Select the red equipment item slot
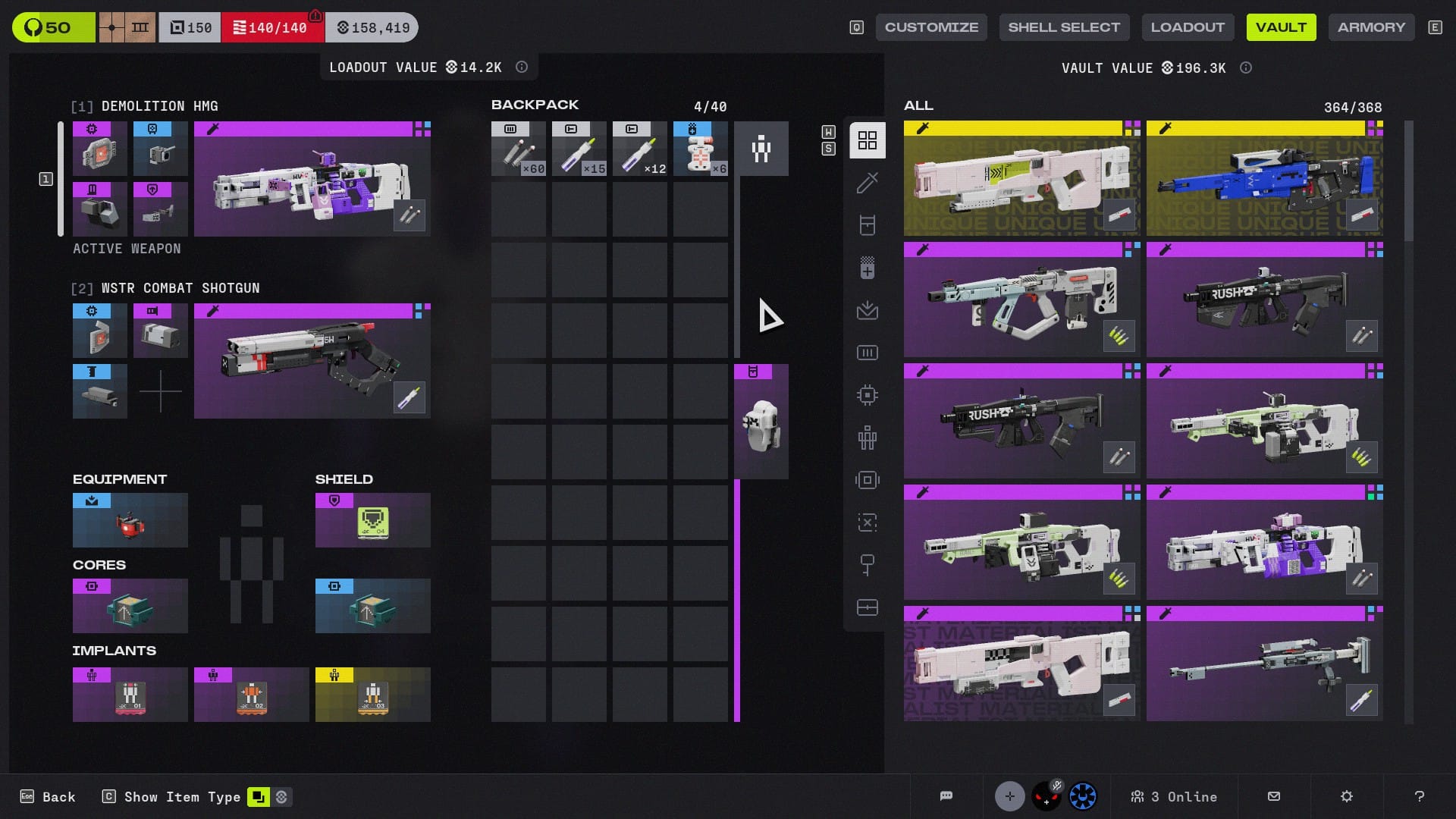Image resolution: width=1456 pixels, height=819 pixels. [x=130, y=520]
